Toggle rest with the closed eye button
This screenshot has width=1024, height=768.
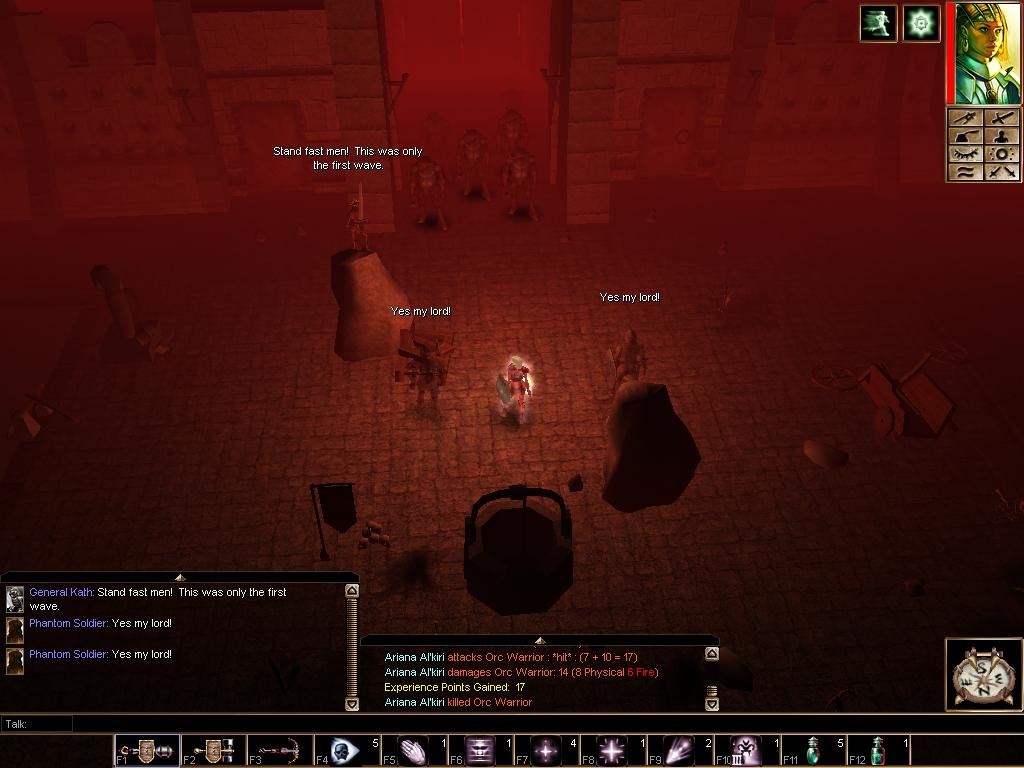(965, 154)
